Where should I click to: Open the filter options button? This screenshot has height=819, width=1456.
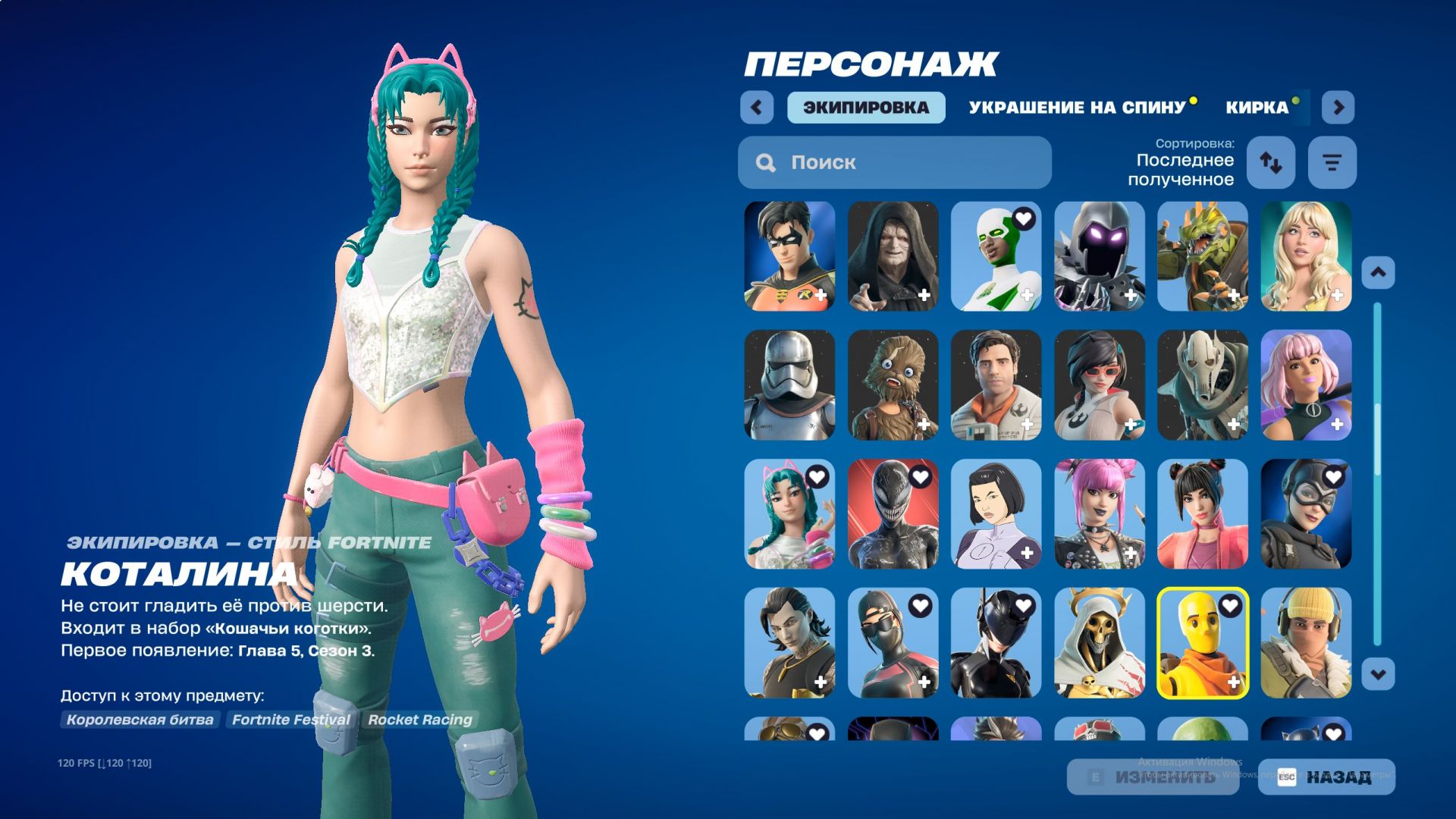point(1332,162)
